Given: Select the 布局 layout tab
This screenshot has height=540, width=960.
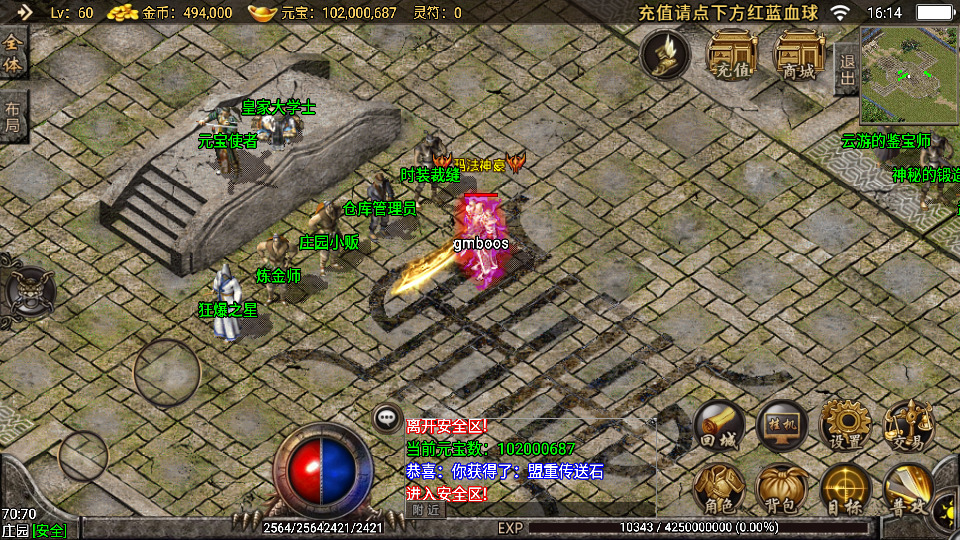Looking at the screenshot, I should tap(13, 118).
